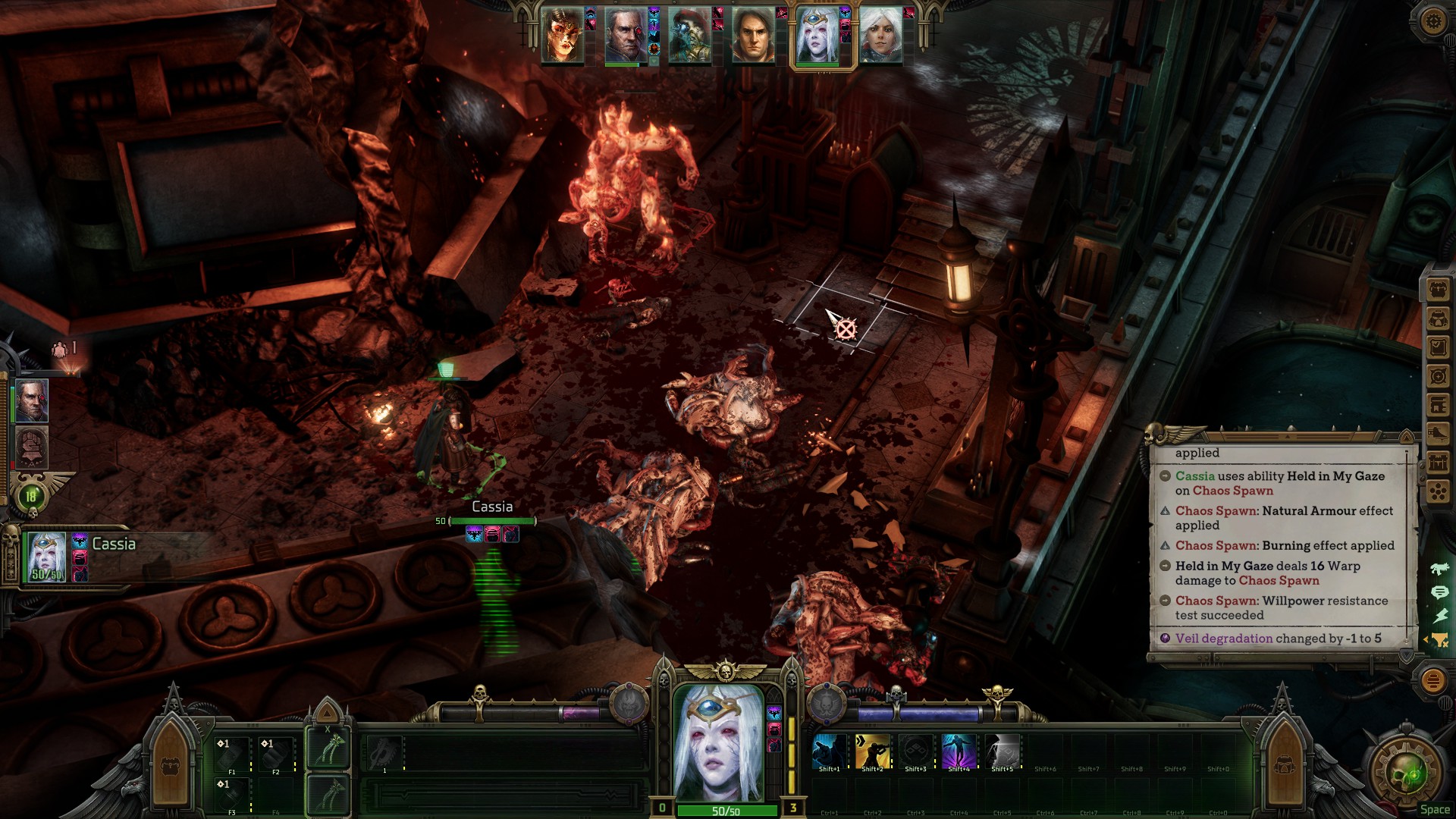Image resolution: width=1456 pixels, height=819 pixels.
Task: Select the brown-haired man's party portrait
Action: pos(752,36)
